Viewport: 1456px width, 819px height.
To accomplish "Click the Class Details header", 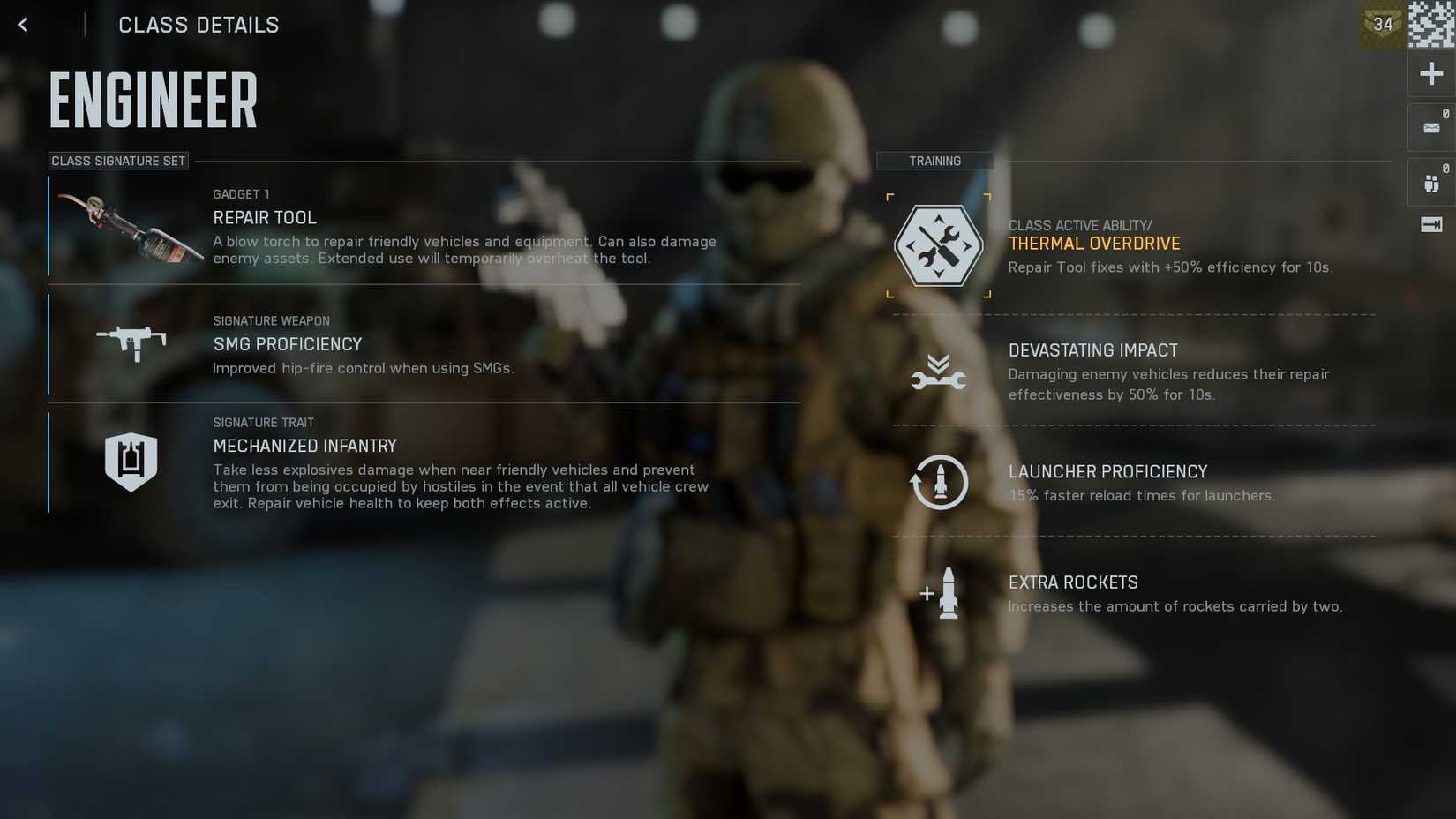I will (199, 25).
